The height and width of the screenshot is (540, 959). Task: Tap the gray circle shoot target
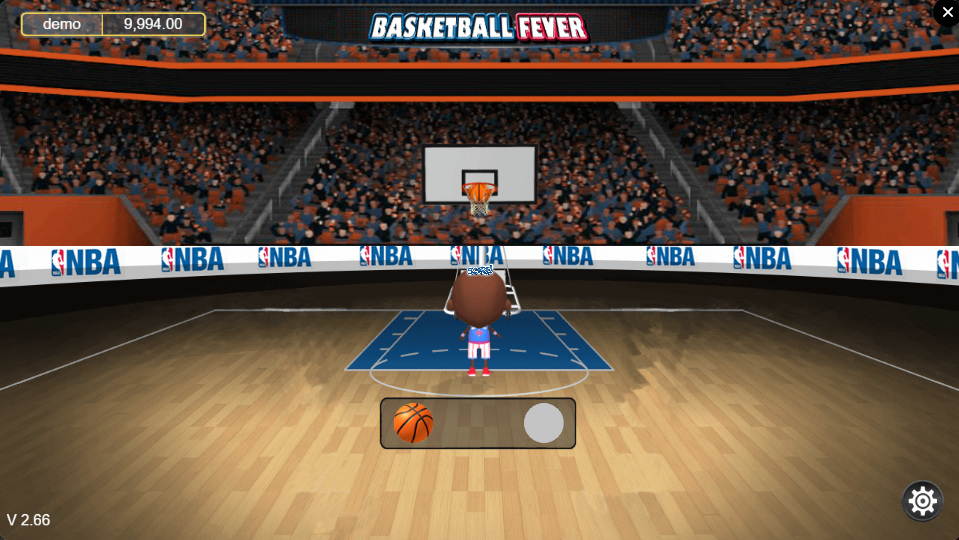pos(544,423)
